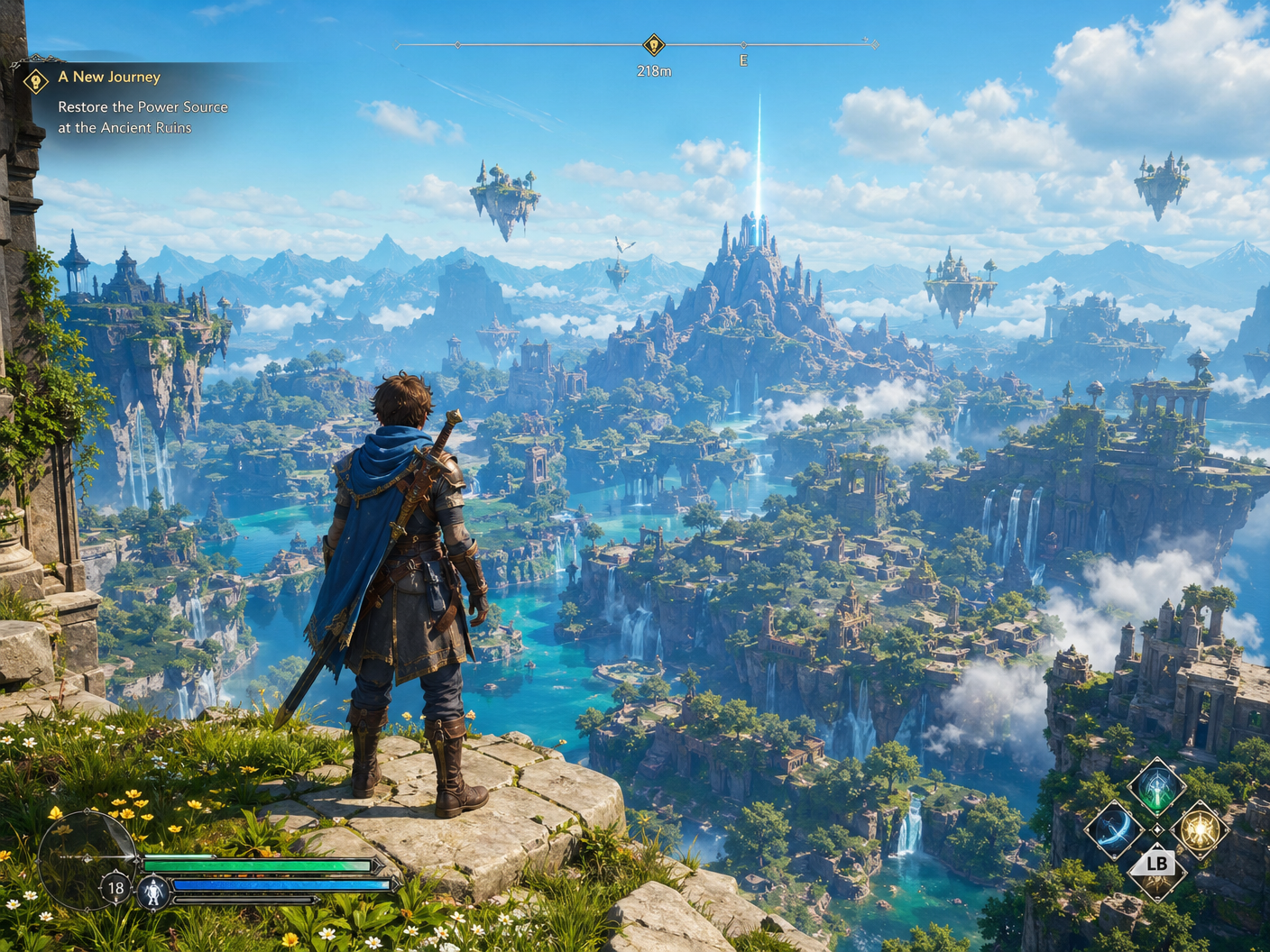Select the E direction marker on the compass
Screen dimensions: 1270x952
pyautogui.click(x=743, y=59)
